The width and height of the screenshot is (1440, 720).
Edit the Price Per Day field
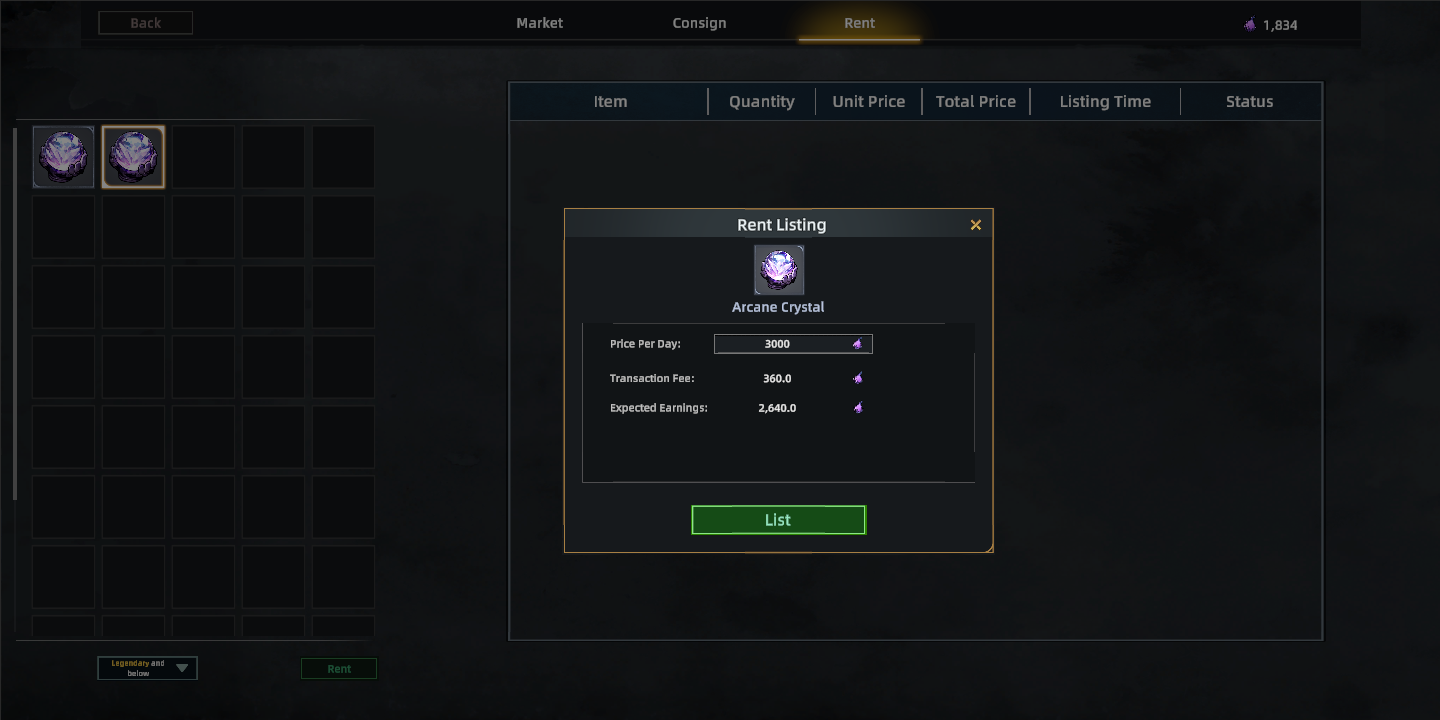(792, 344)
